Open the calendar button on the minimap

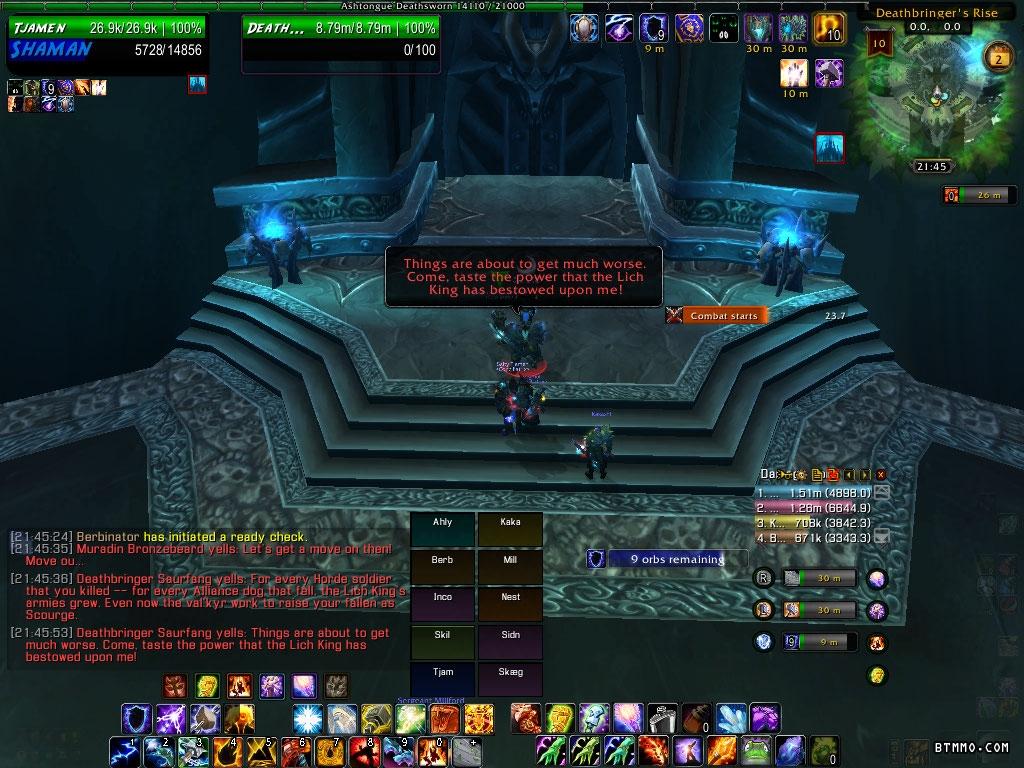tap(996, 56)
